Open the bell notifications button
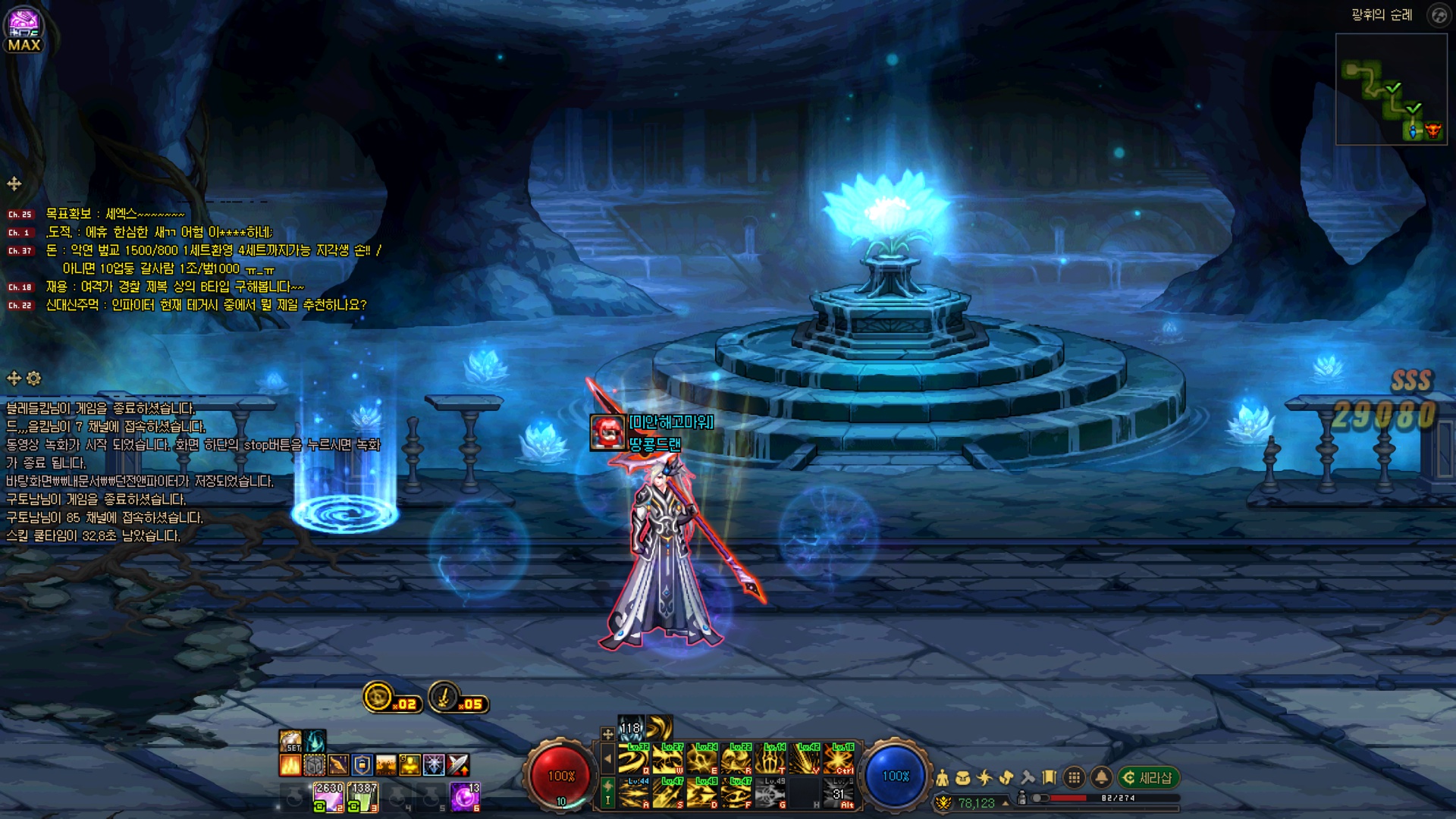Viewport: 1456px width, 819px height. pos(1101,778)
